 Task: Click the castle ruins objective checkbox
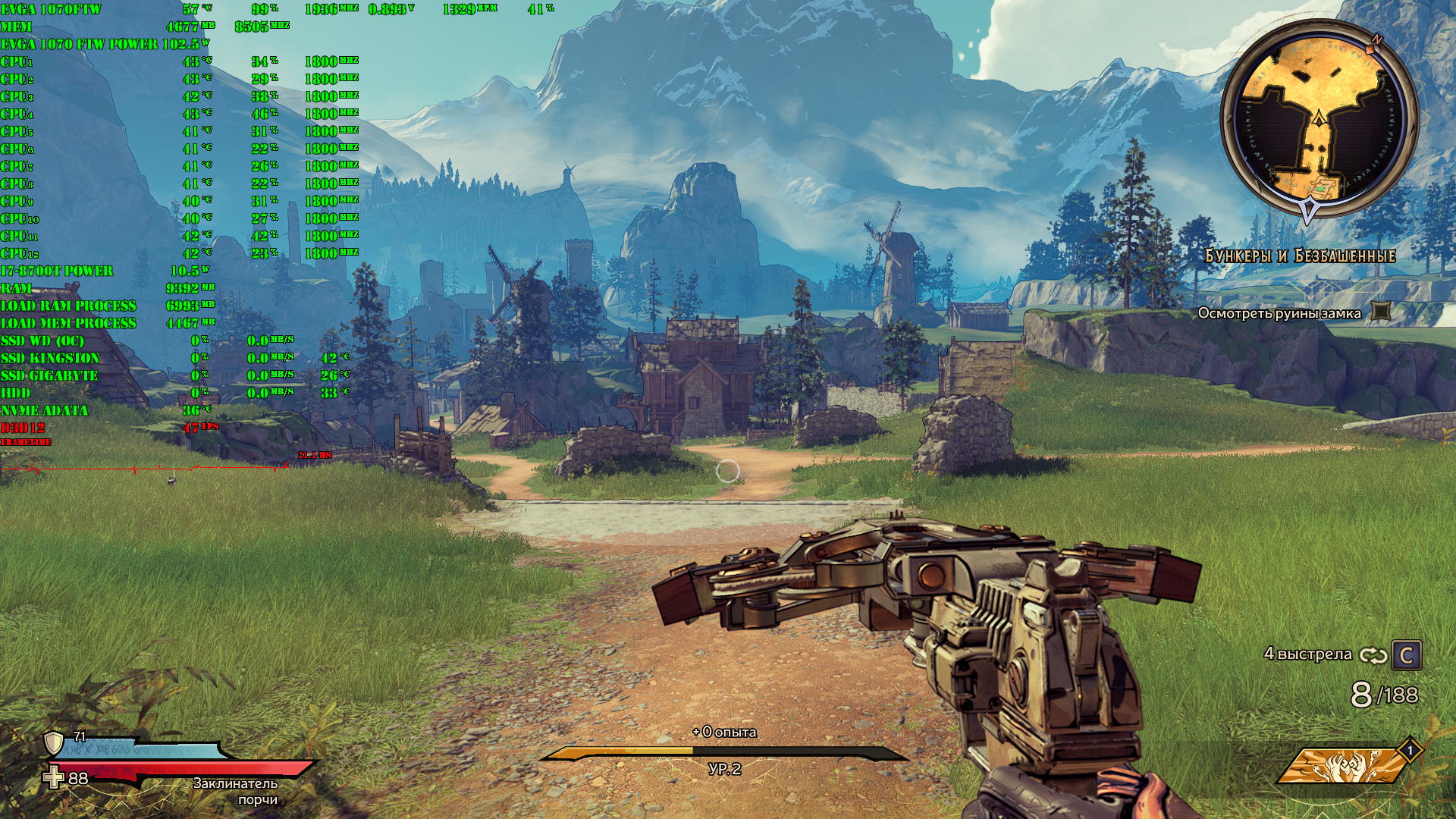1382,312
